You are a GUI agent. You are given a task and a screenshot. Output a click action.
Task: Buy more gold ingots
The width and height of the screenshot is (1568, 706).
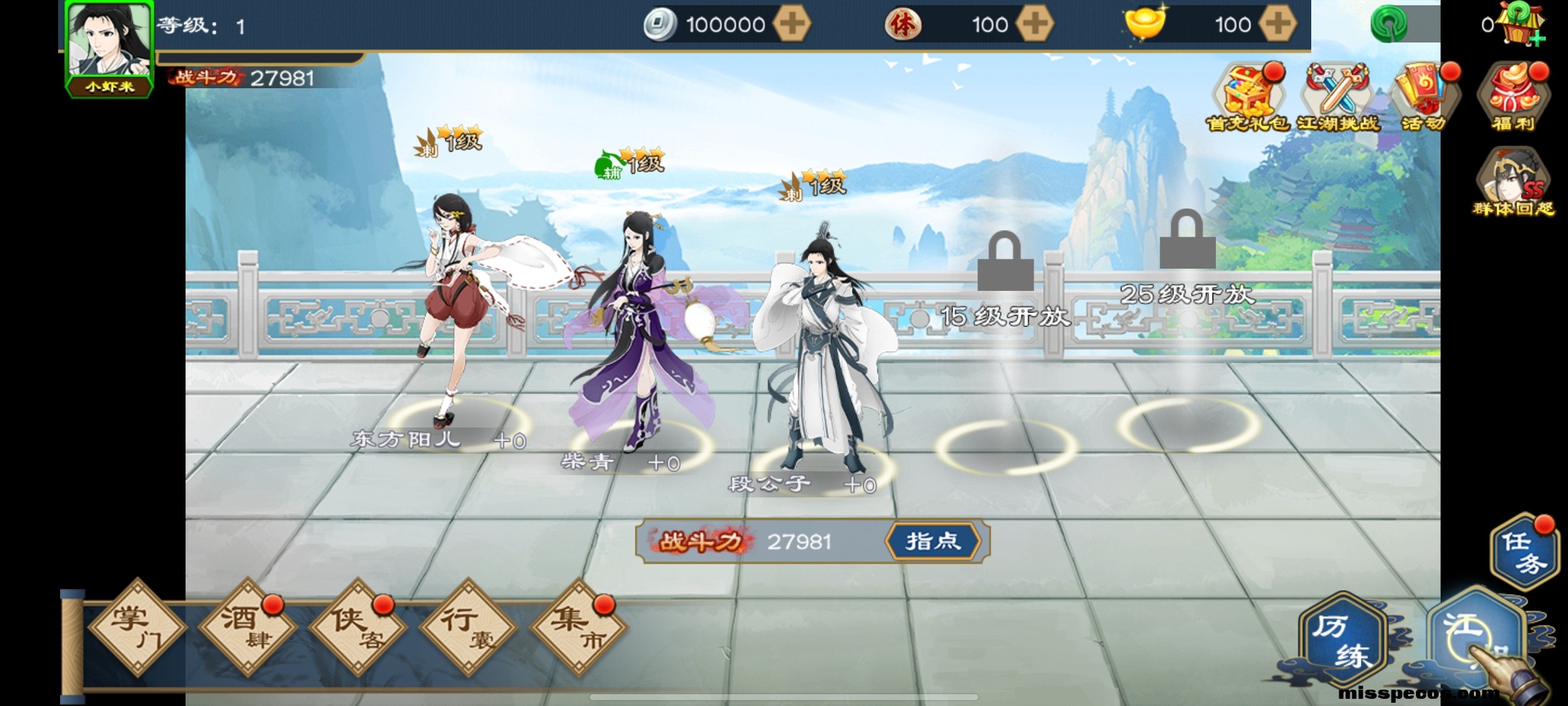pos(1278,25)
